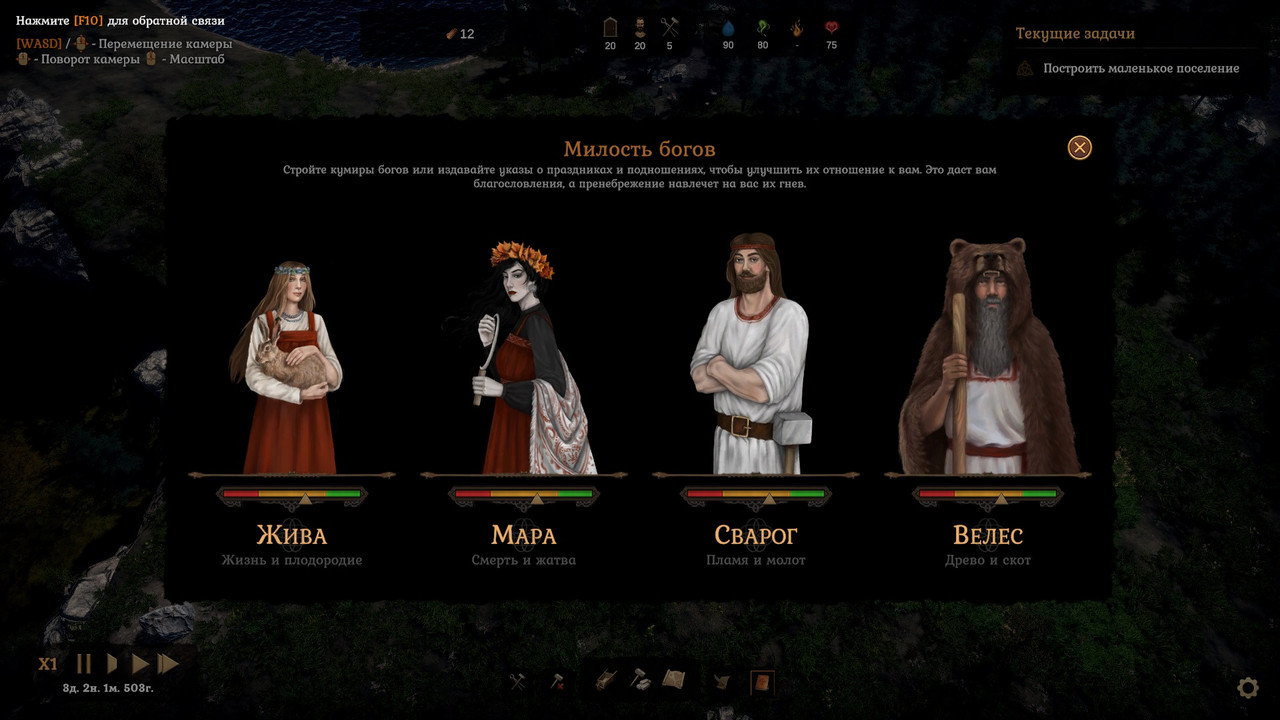The height and width of the screenshot is (720, 1280).
Task: Select the task Построить маленькое поселение
Action: pyautogui.click(x=1140, y=69)
